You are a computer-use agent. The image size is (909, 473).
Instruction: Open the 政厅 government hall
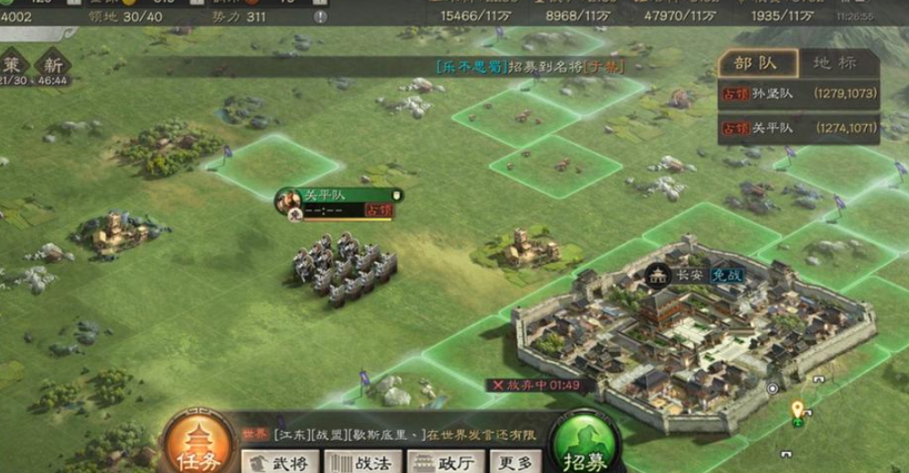(446, 462)
